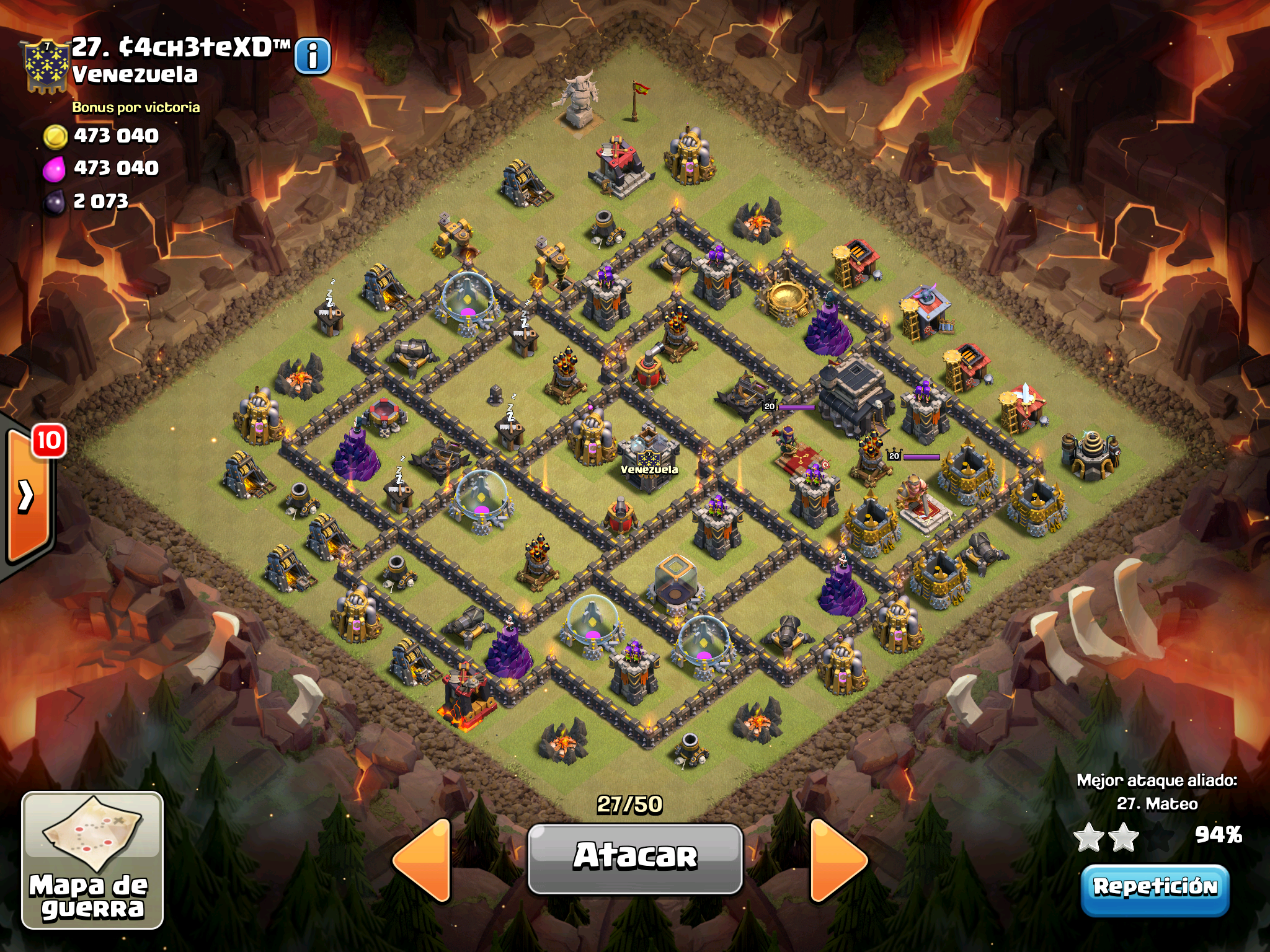The height and width of the screenshot is (952, 1270).
Task: Tap the Atacar button
Action: [x=635, y=858]
